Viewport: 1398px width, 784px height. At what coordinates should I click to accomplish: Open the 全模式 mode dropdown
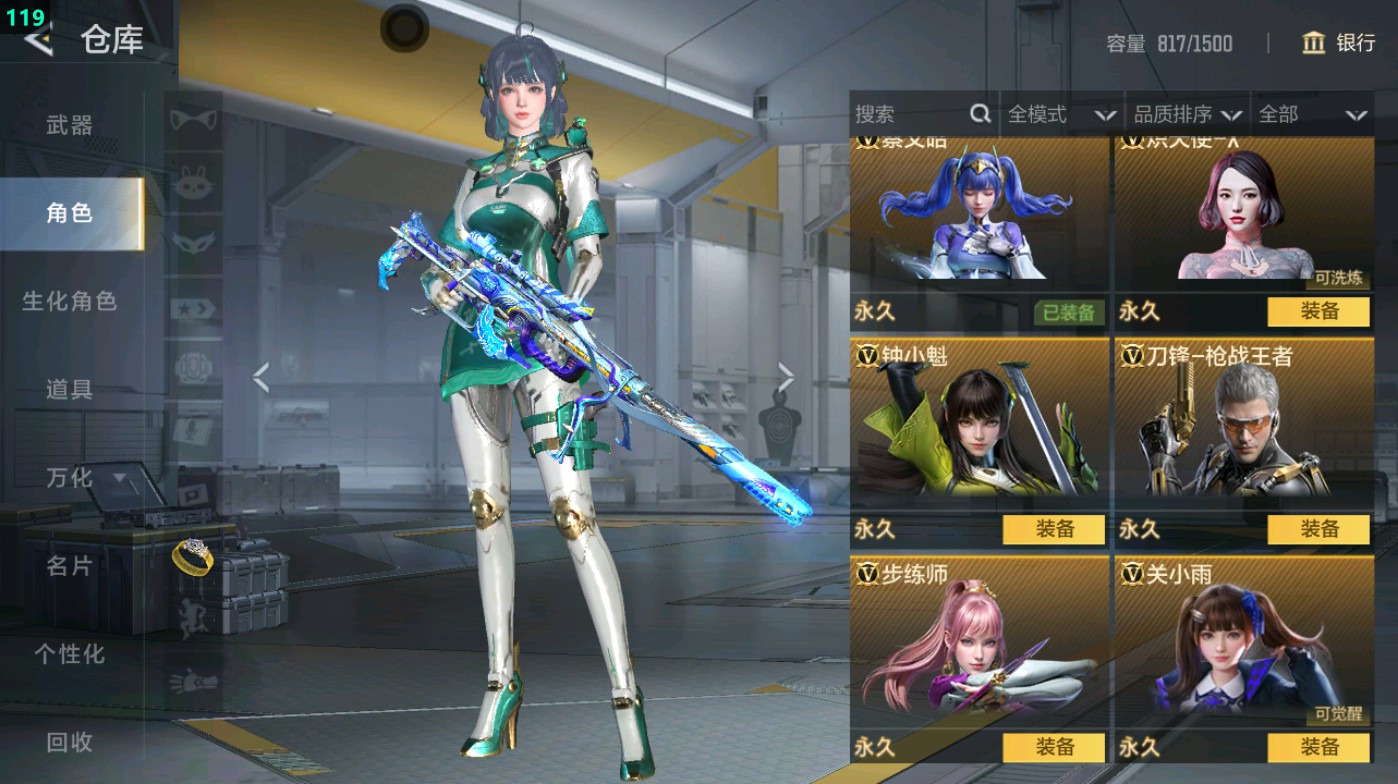point(1060,115)
